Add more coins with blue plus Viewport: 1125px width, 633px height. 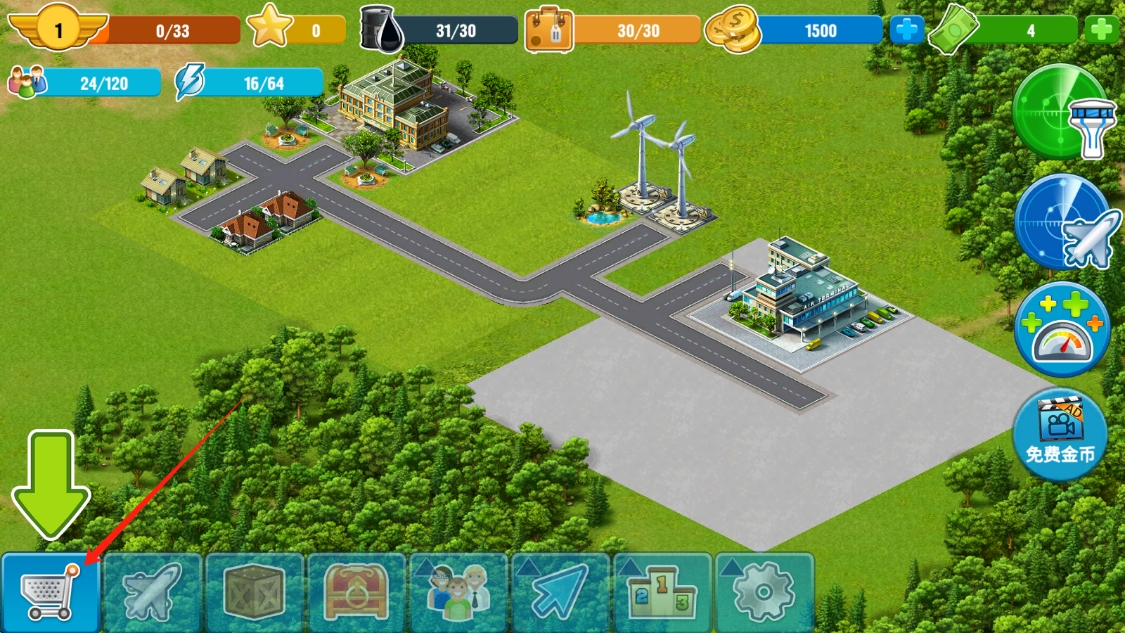point(907,30)
